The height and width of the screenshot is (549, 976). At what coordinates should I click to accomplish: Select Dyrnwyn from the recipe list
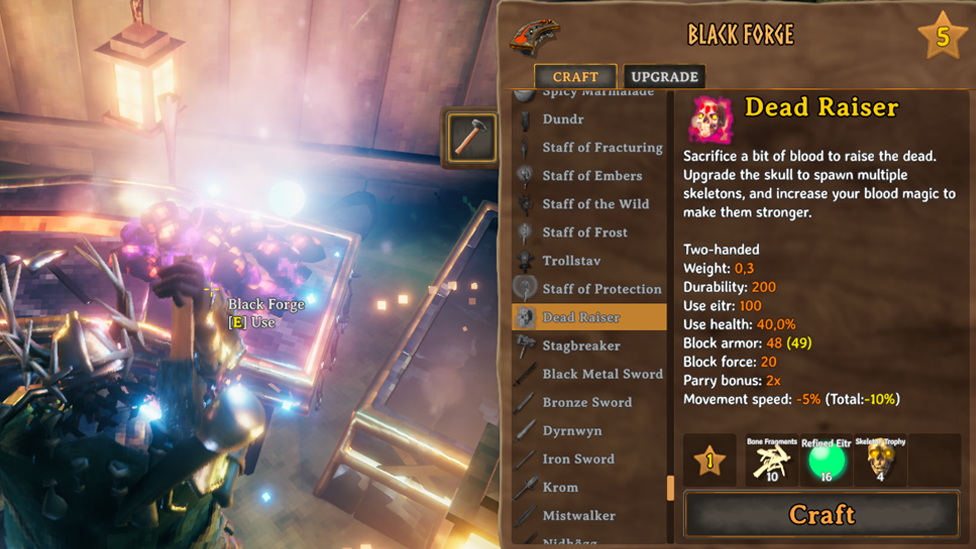coord(574,431)
